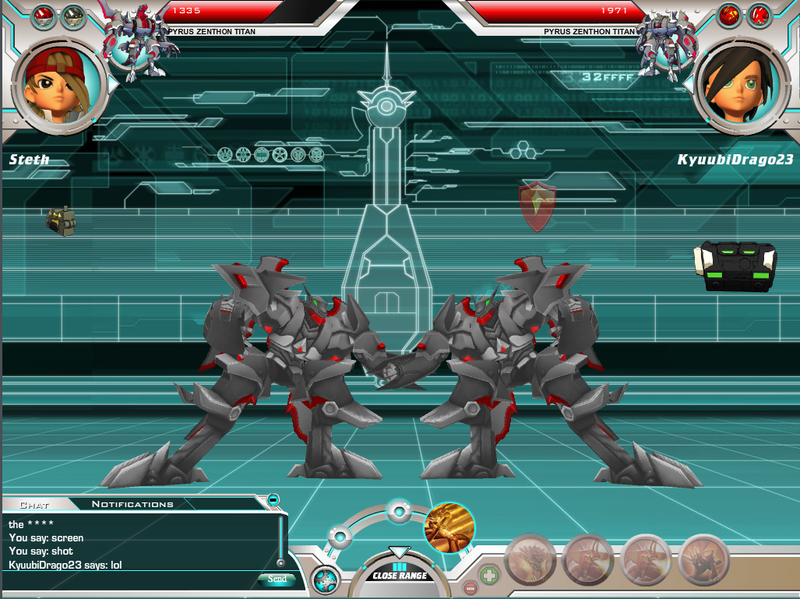800x599 pixels.
Task: View Steth's player portrait
Action: tap(59, 83)
